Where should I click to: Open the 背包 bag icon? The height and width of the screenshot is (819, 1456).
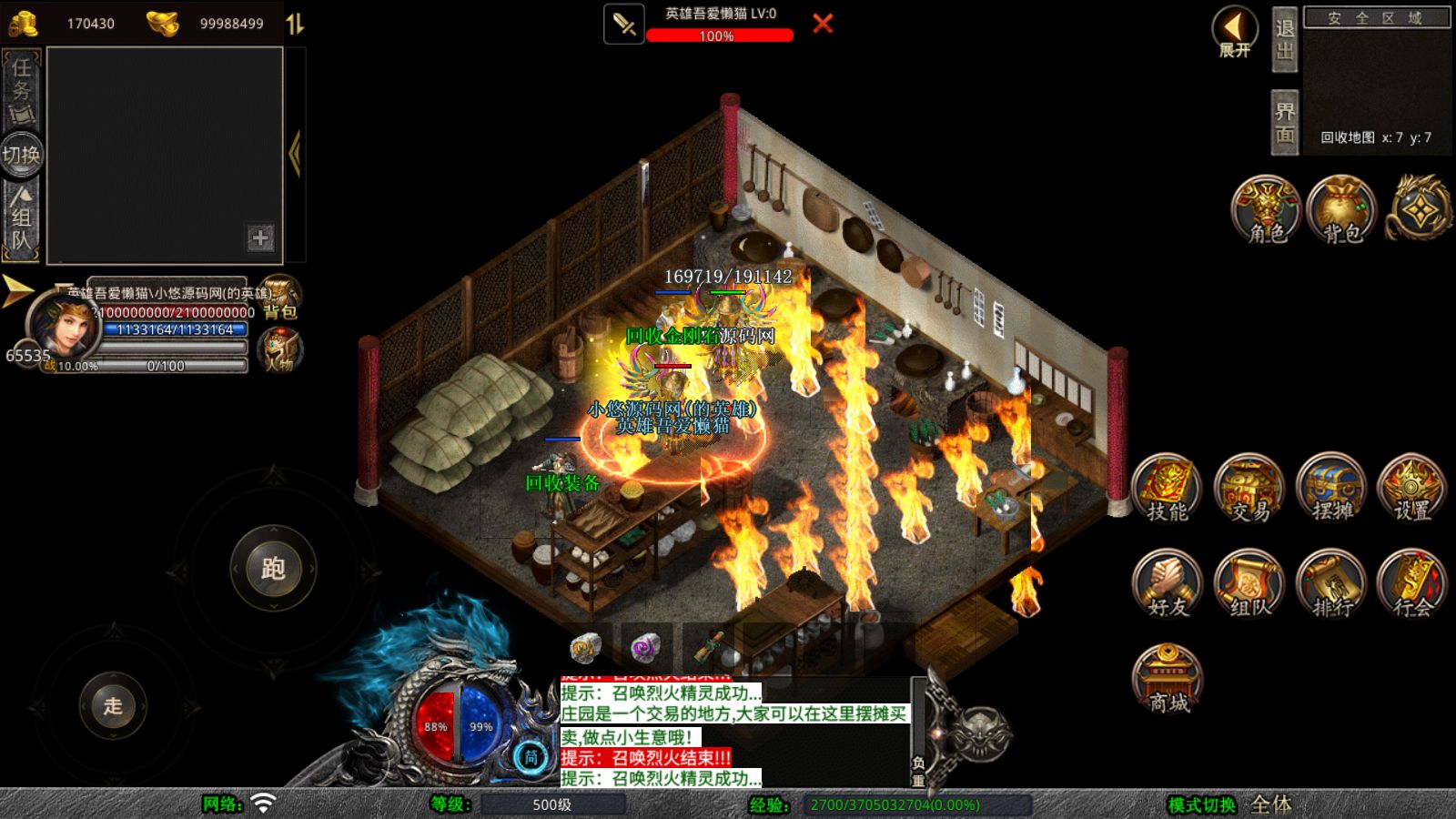[x=1341, y=210]
